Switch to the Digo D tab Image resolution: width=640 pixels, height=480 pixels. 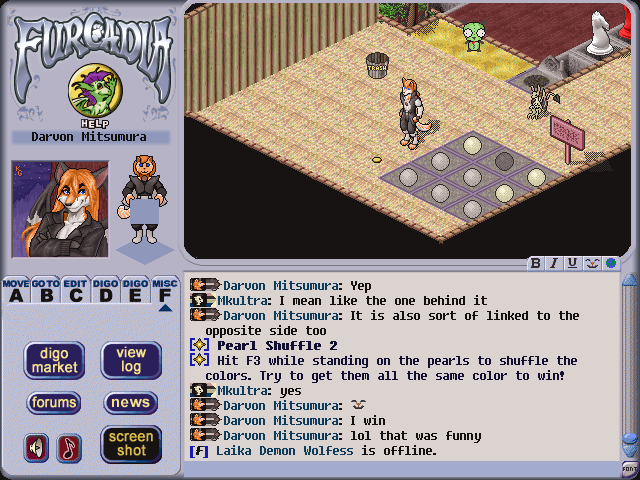[x=105, y=290]
